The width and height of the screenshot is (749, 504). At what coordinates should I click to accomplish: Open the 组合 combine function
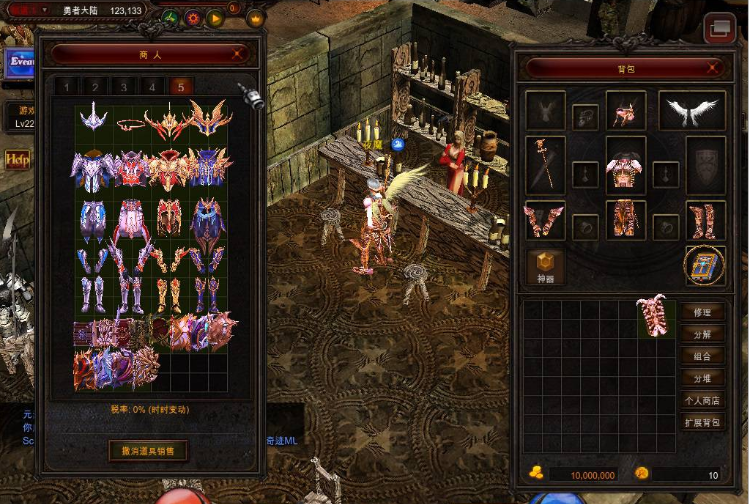click(702, 356)
